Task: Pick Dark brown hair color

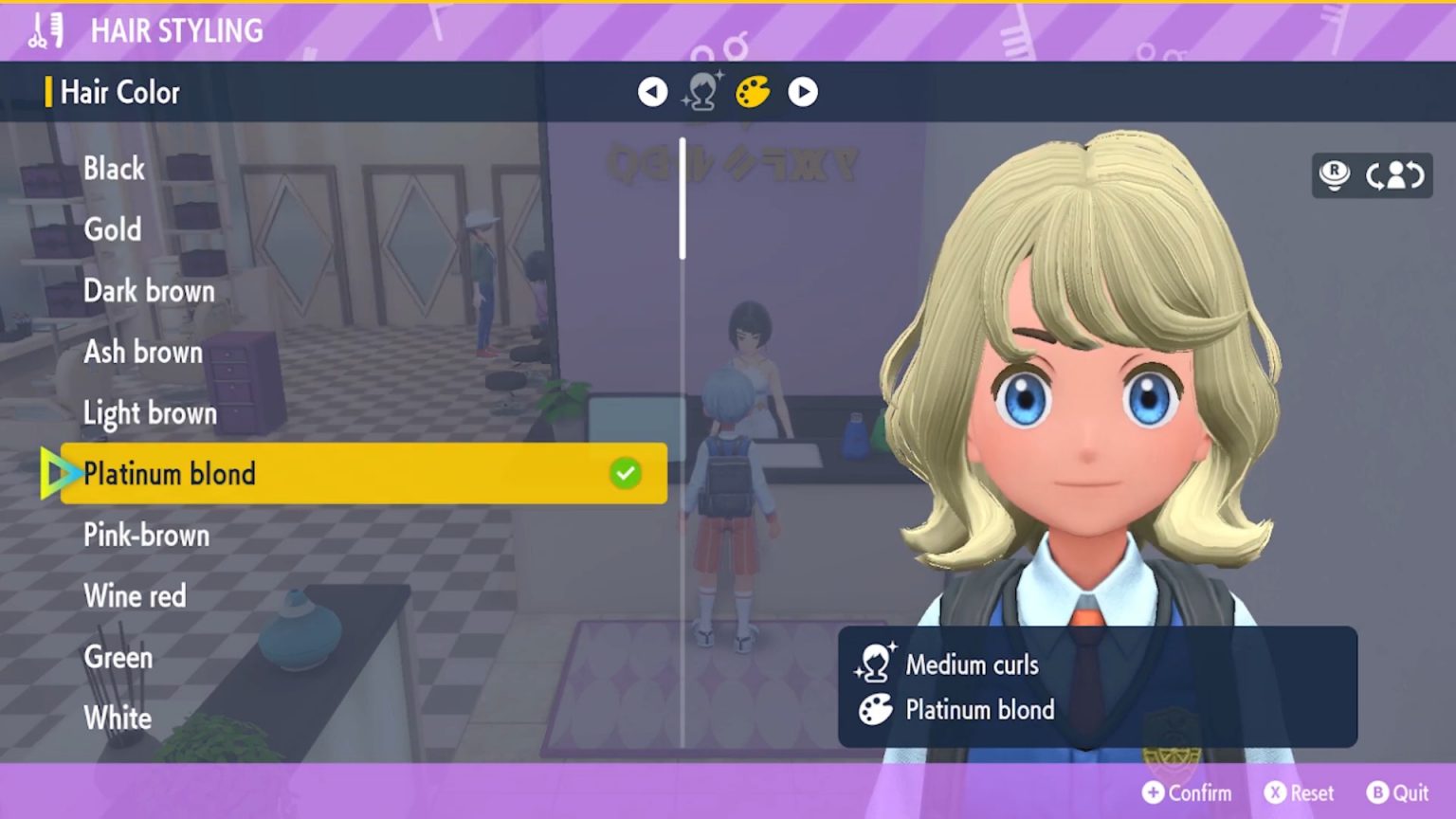Action: (149, 291)
